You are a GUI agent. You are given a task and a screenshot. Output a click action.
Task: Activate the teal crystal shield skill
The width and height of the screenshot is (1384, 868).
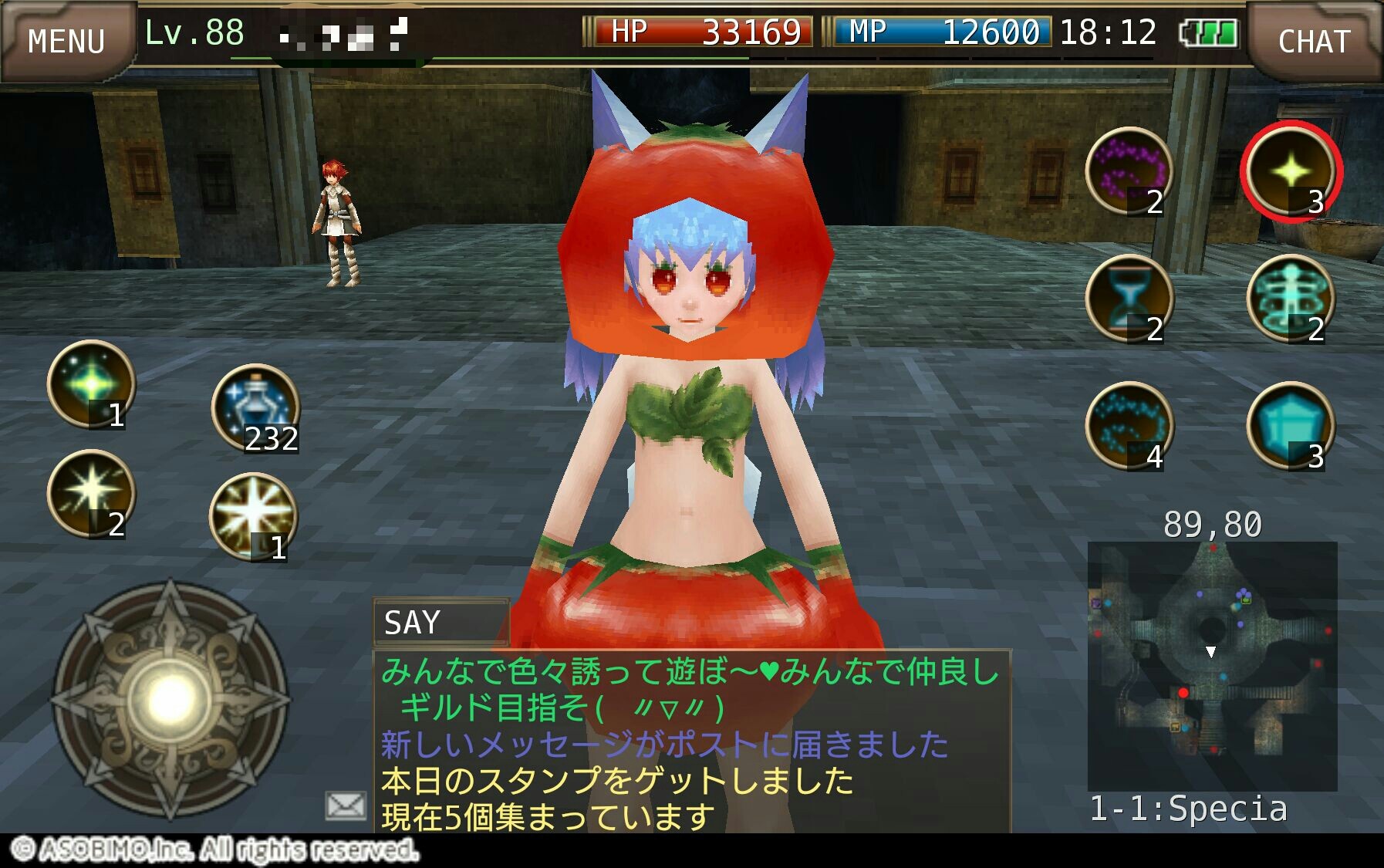pos(1291,426)
